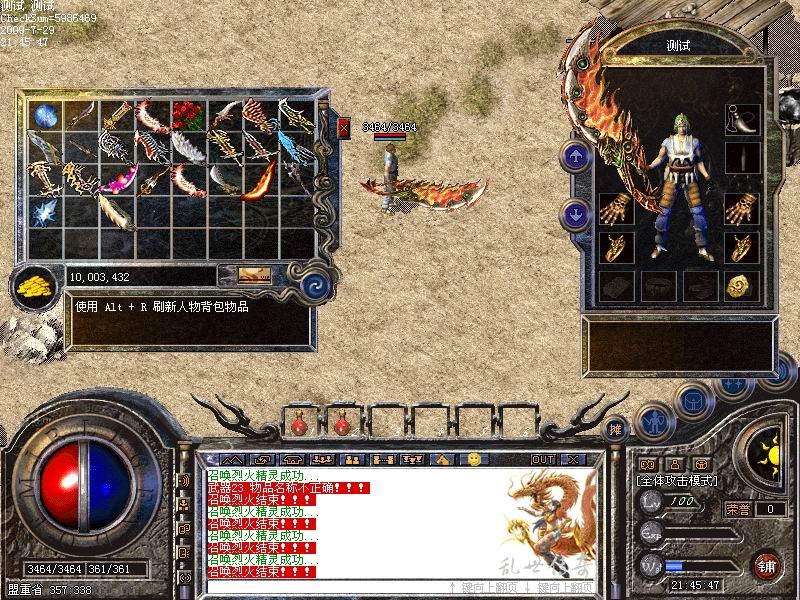
Task: Open the 摊 stall button
Action: tap(617, 427)
